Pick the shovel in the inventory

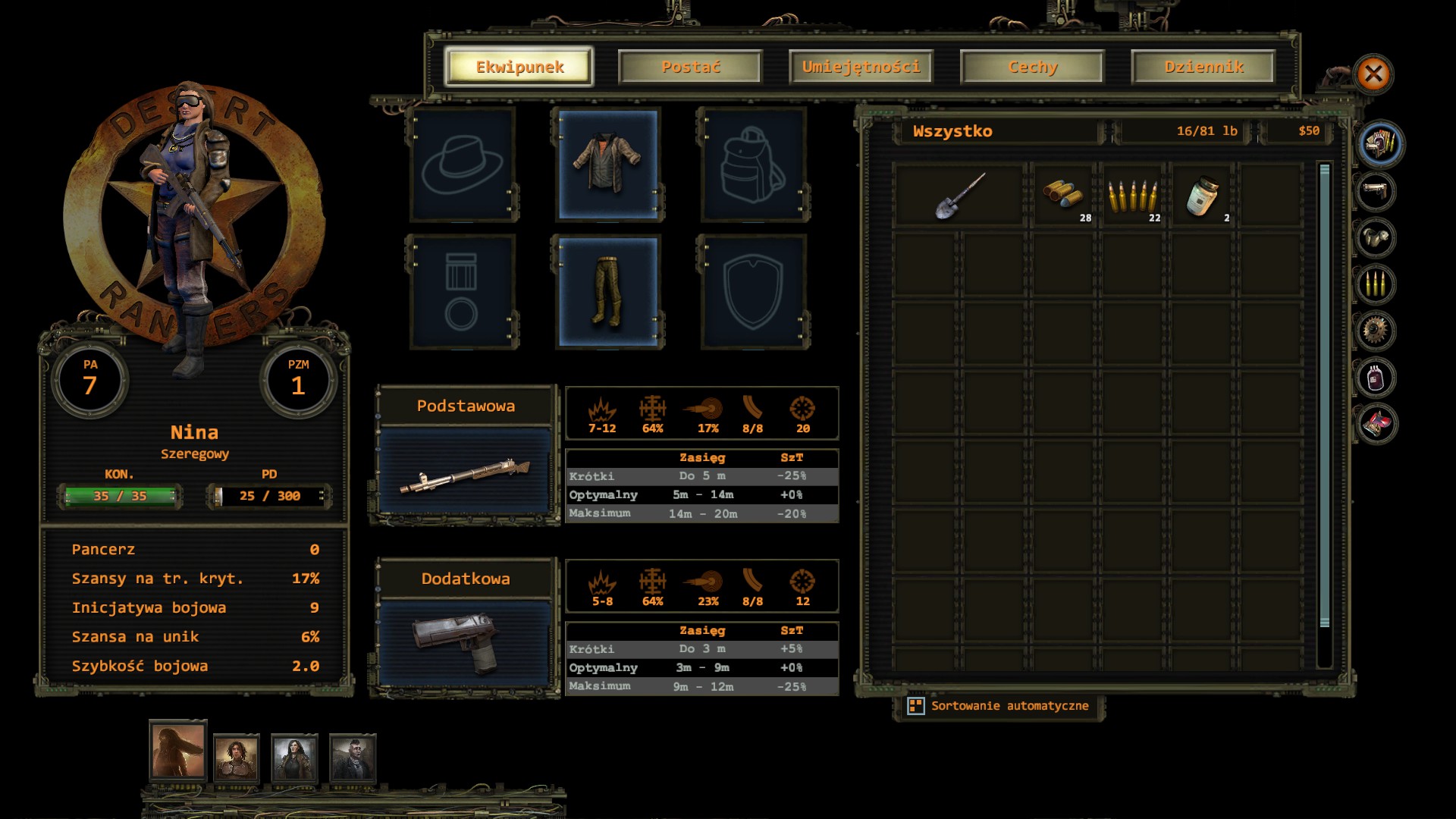[x=960, y=196]
